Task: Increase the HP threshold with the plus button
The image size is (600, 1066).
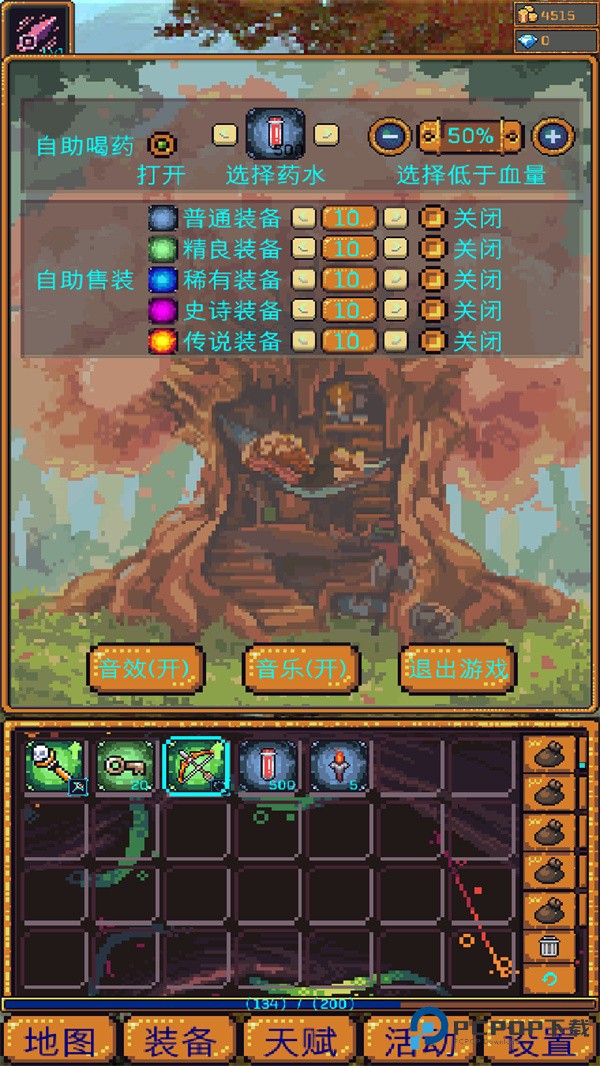Action: coord(552,136)
